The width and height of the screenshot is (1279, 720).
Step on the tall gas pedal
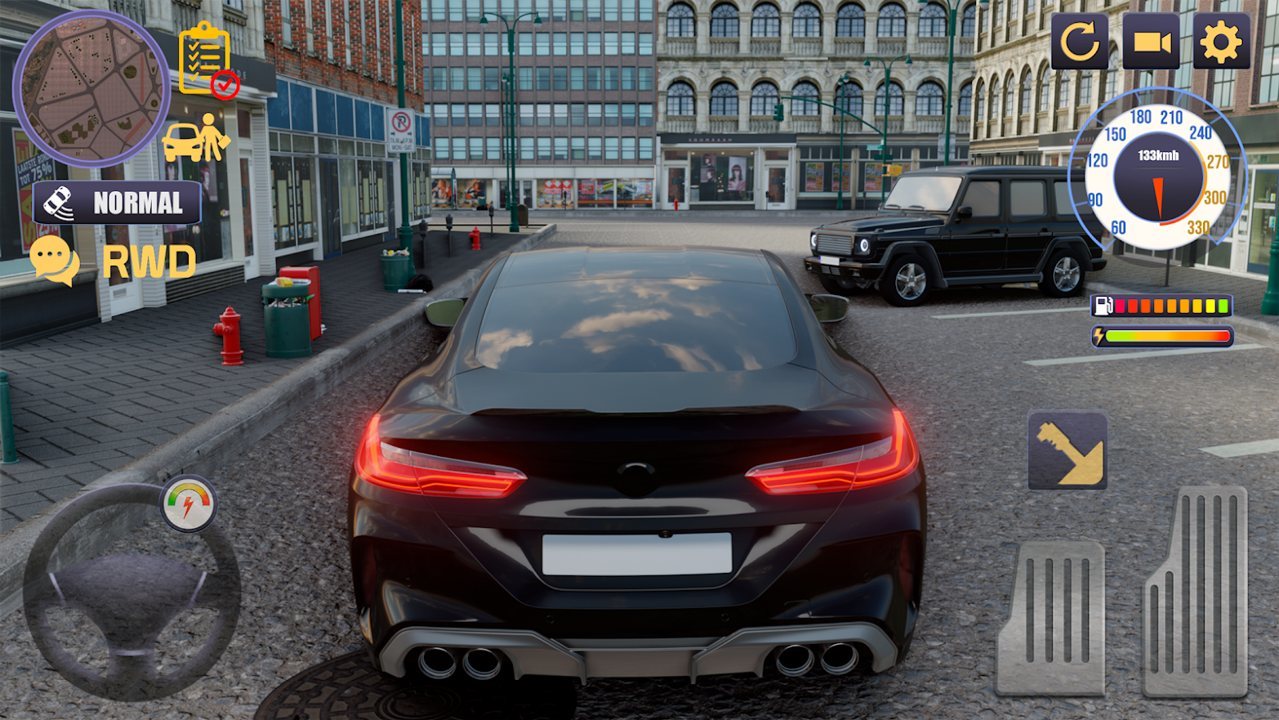[1196, 591]
